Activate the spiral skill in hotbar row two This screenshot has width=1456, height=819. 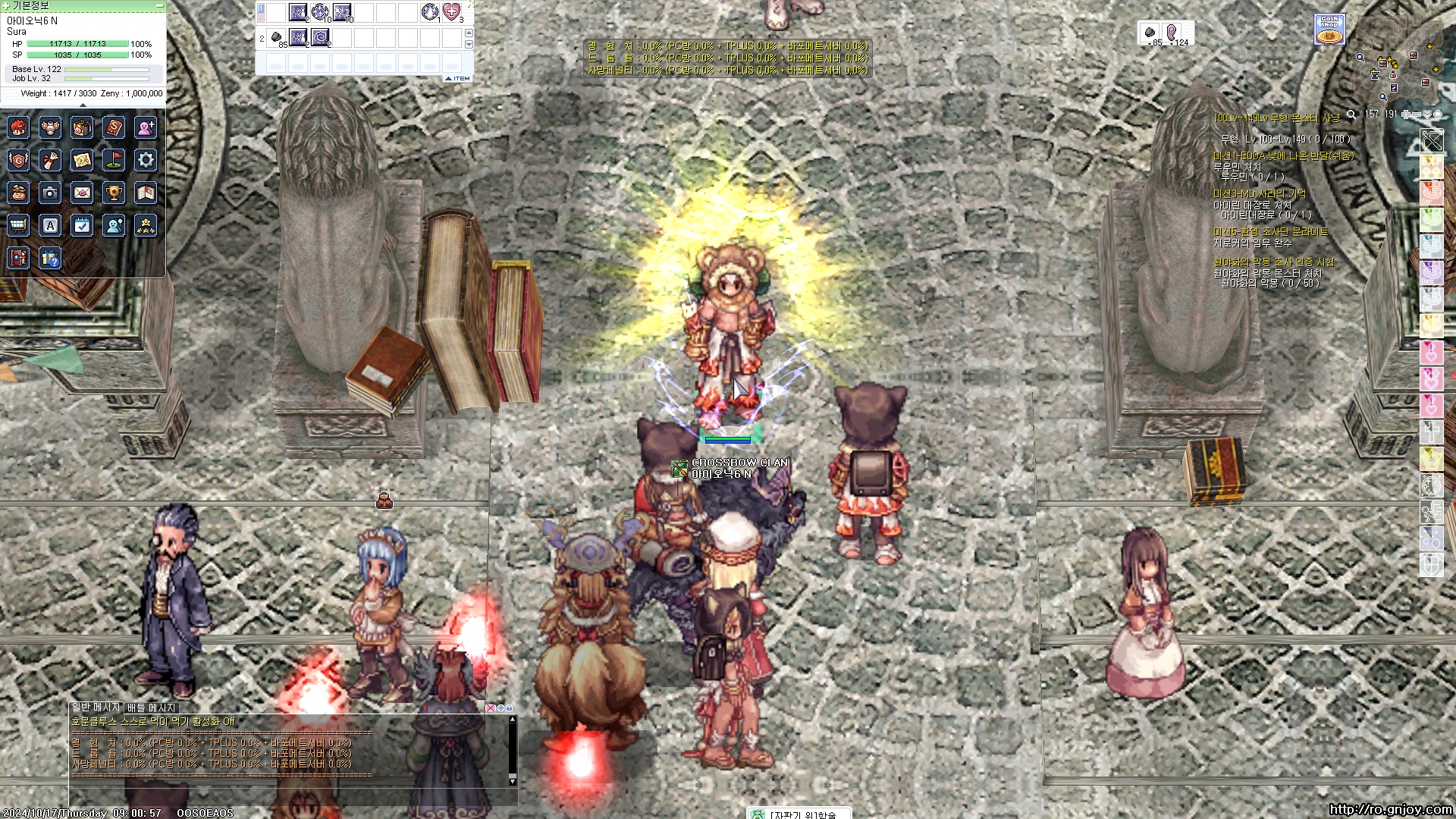point(320,37)
